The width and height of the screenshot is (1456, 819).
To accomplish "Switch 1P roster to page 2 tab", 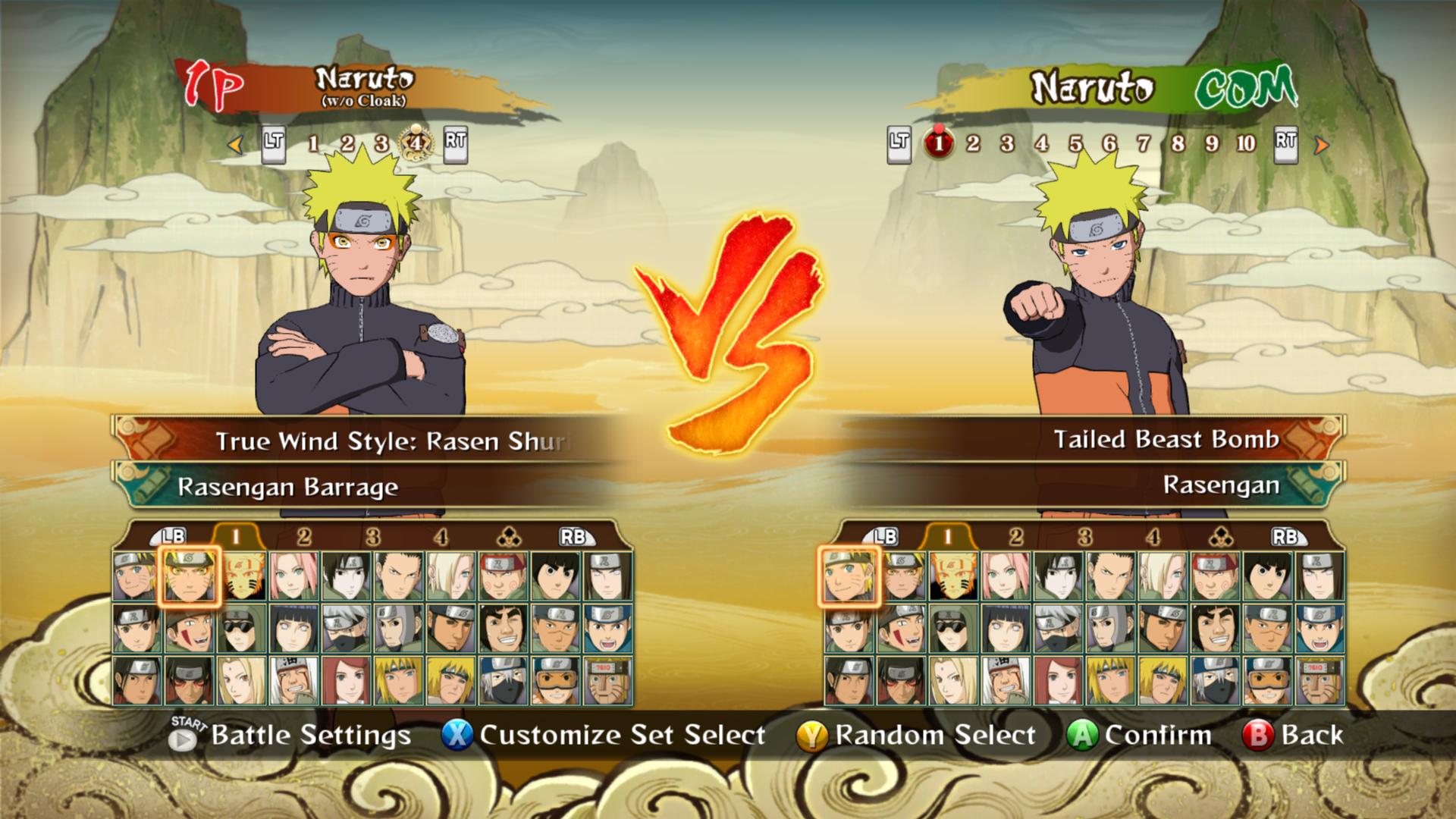I will click(x=304, y=537).
